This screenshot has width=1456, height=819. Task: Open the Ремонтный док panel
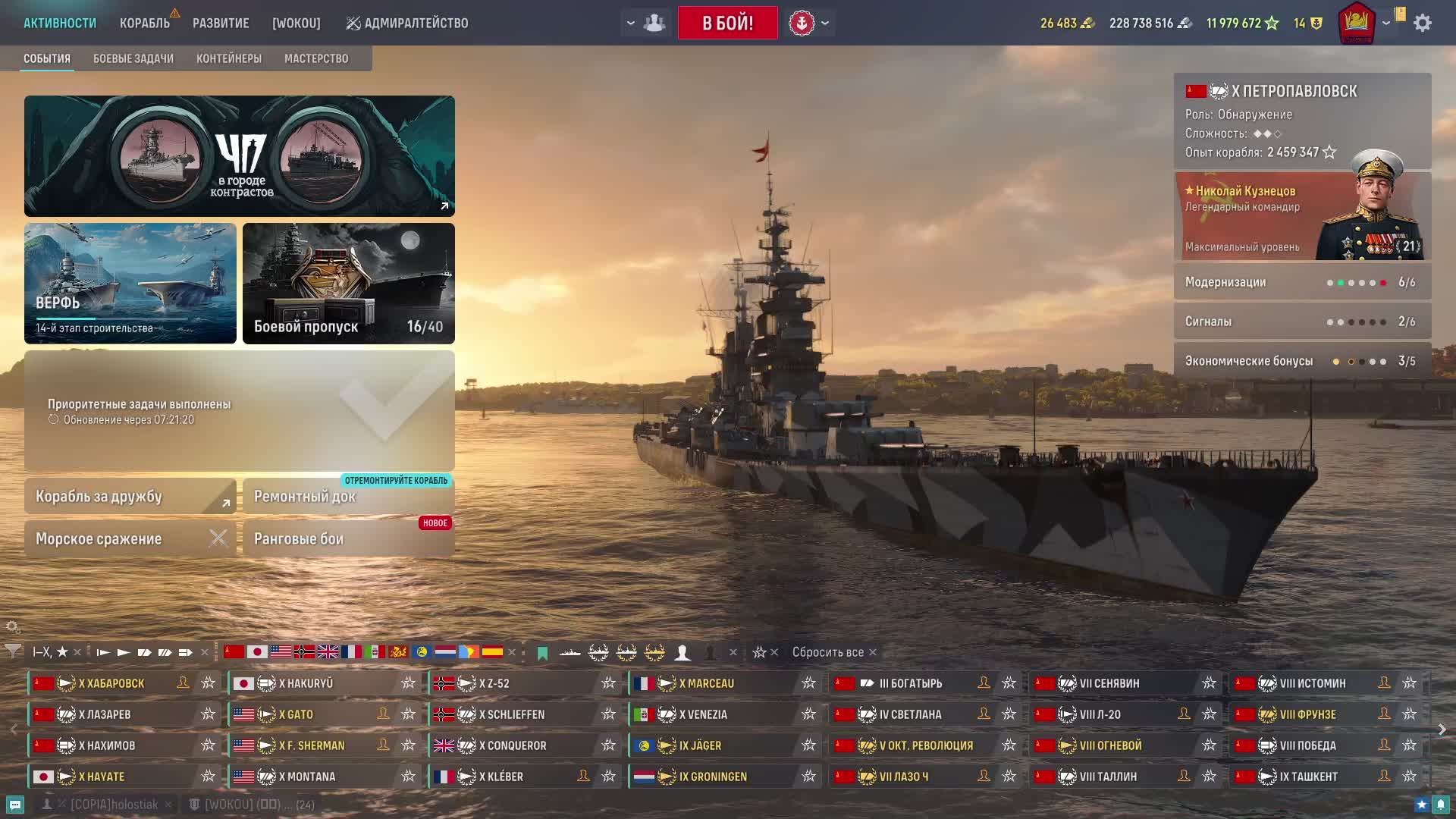tap(348, 497)
